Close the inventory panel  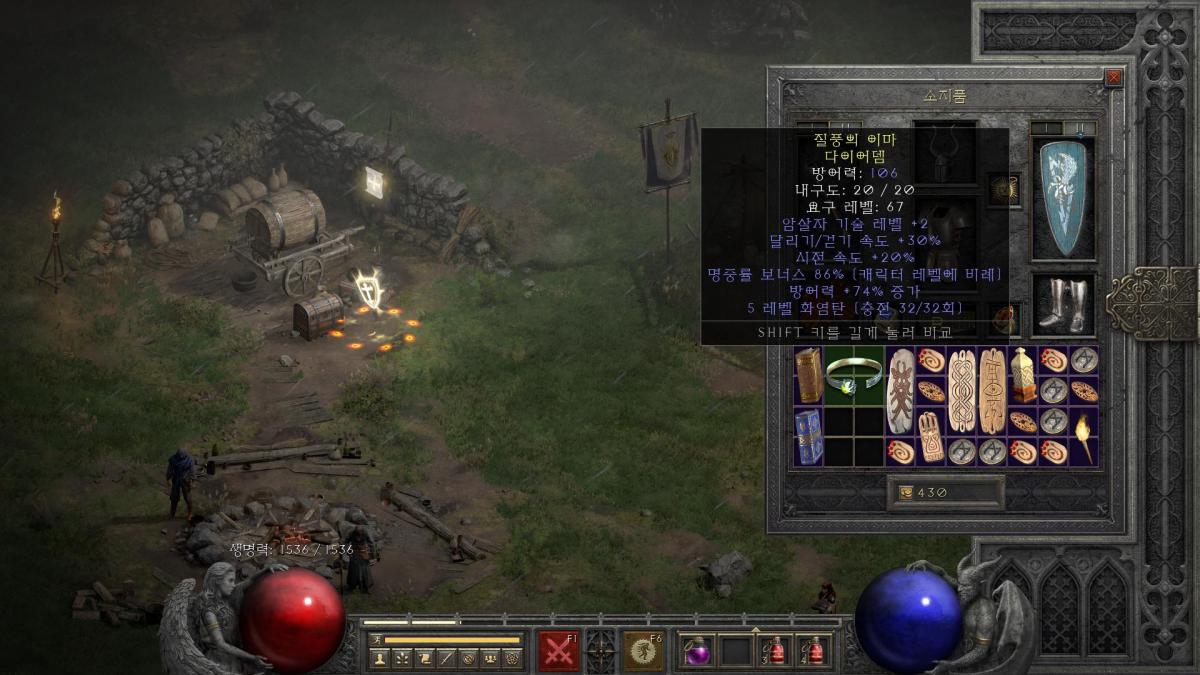[1113, 78]
